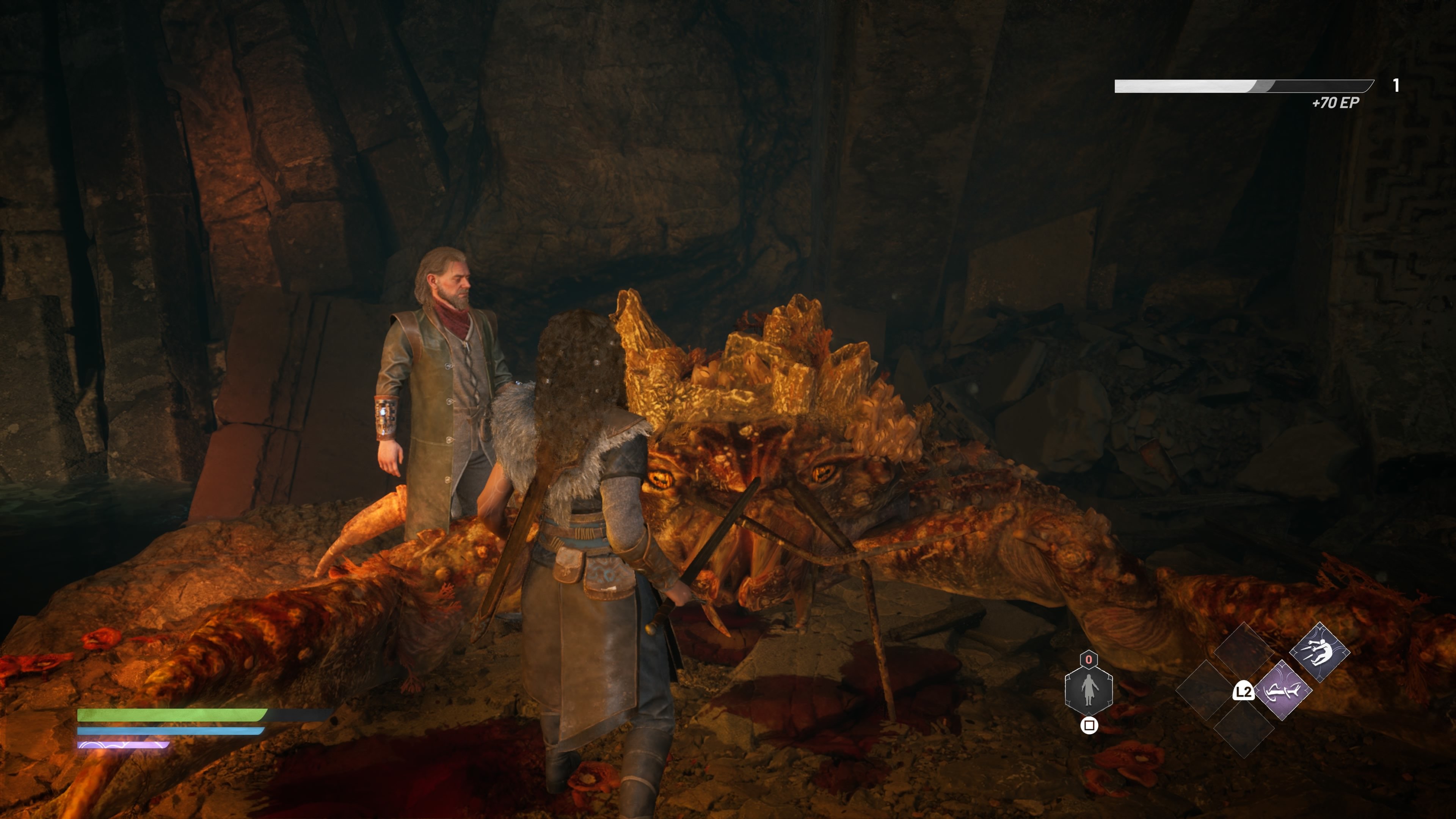Select the hexagonal companion figure icon
Image resolution: width=1456 pixels, height=819 pixels.
pos(1089,690)
